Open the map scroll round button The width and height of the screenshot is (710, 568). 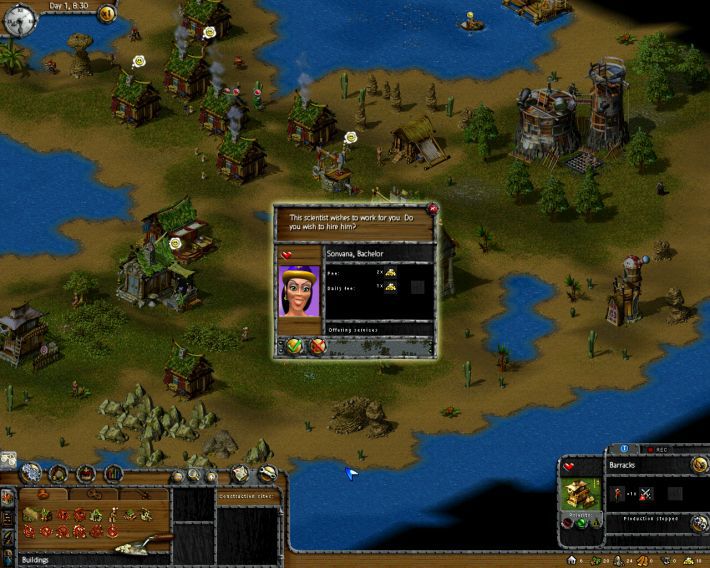point(240,473)
